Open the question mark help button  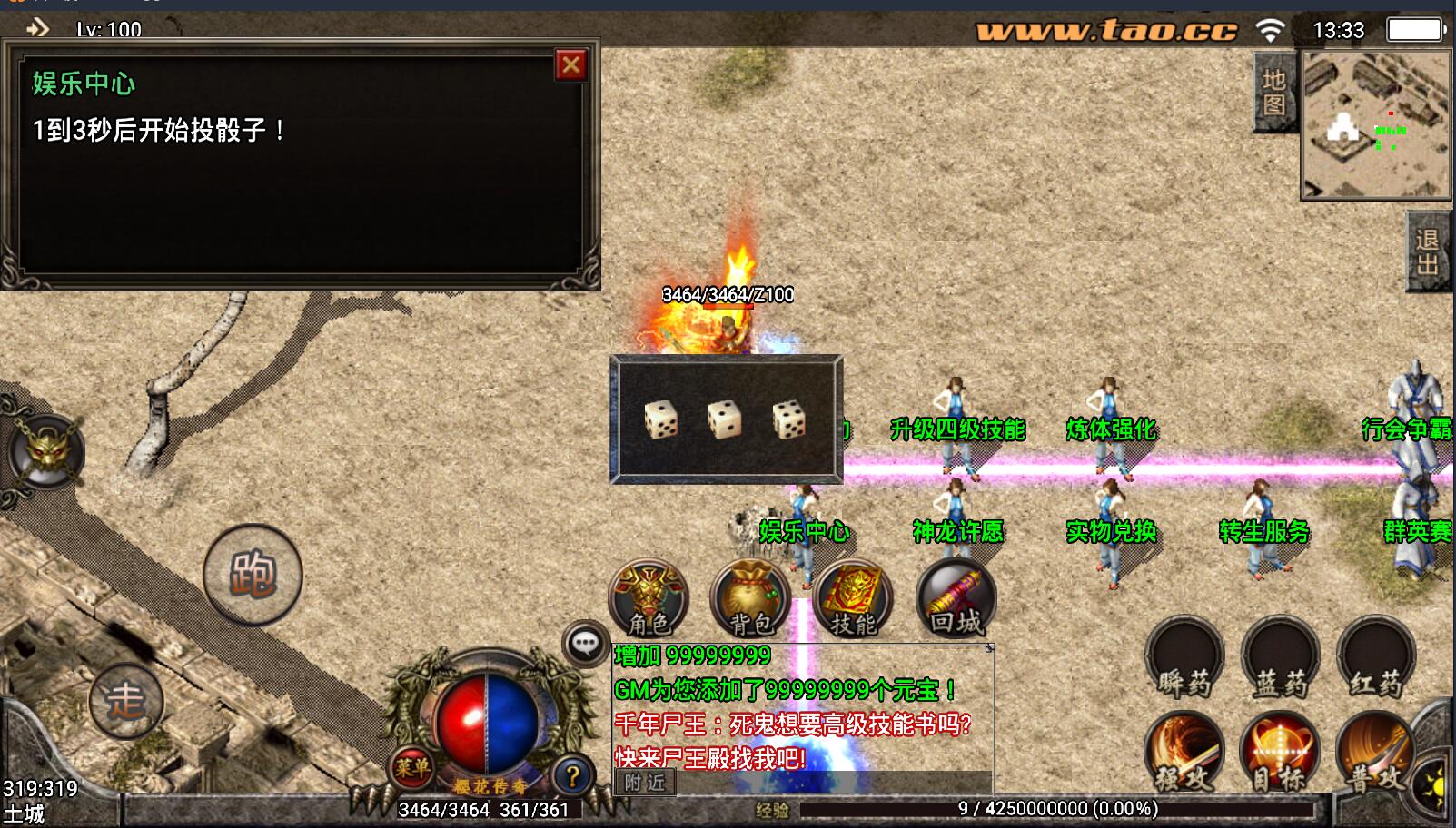point(572,776)
